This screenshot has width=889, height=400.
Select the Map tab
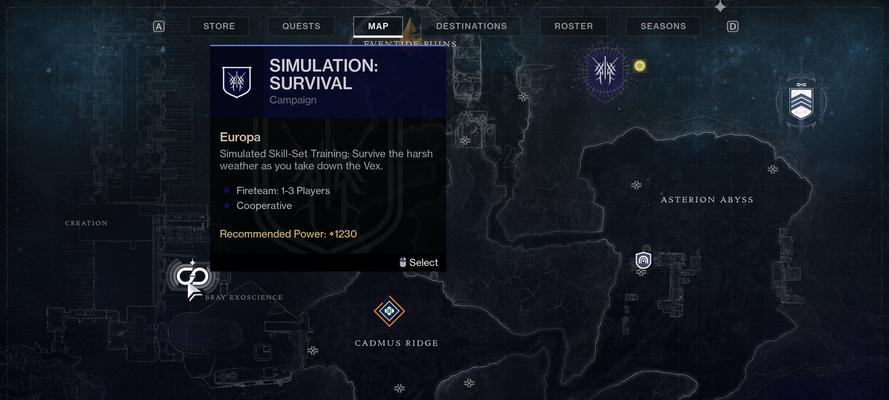[378, 26]
